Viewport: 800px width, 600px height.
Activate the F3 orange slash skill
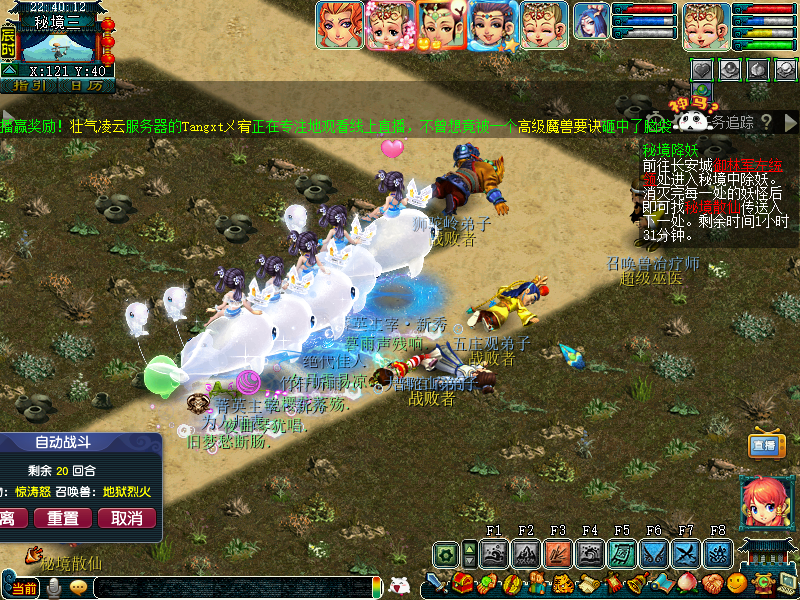557,553
